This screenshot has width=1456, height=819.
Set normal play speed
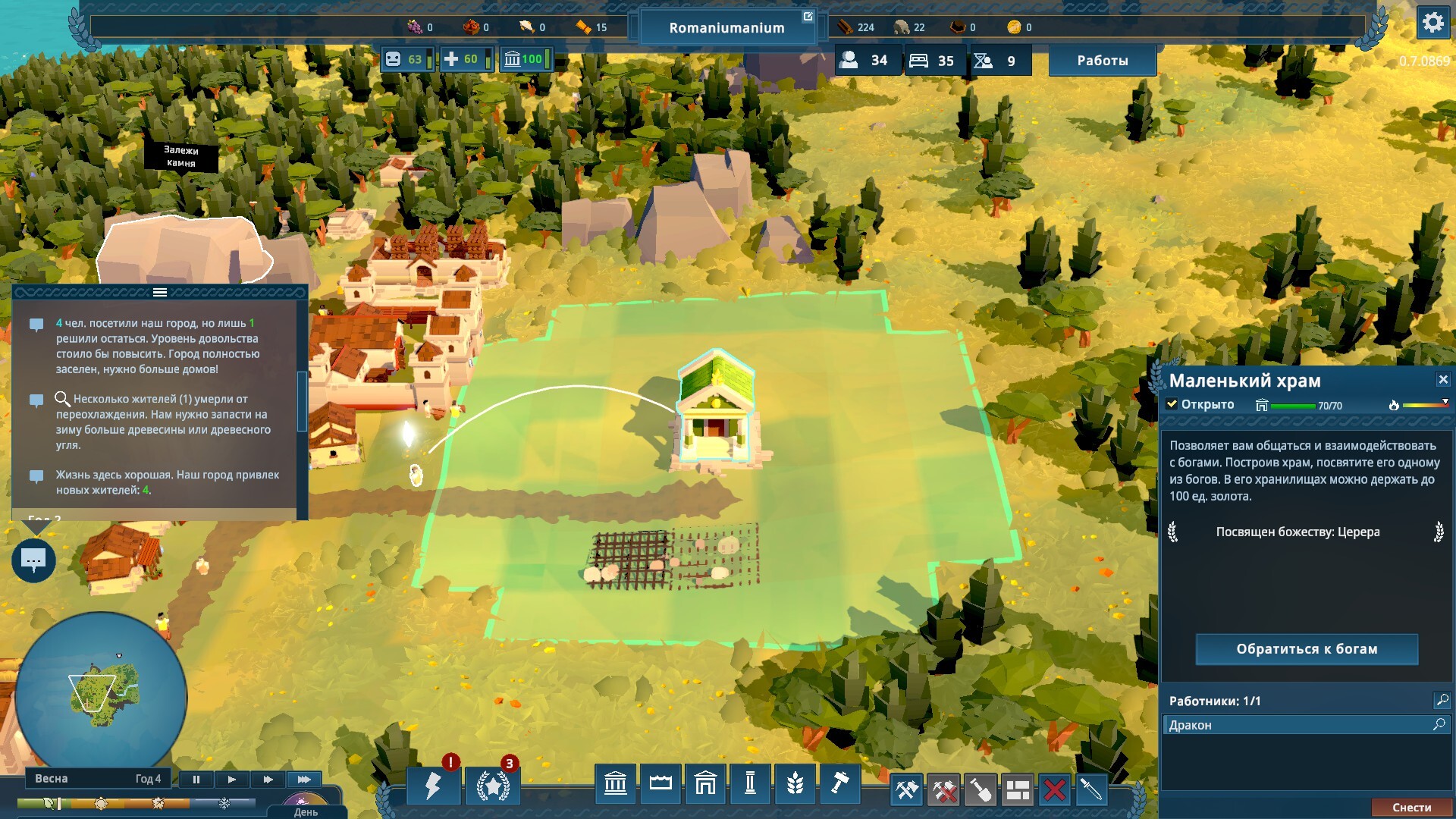tap(232, 779)
